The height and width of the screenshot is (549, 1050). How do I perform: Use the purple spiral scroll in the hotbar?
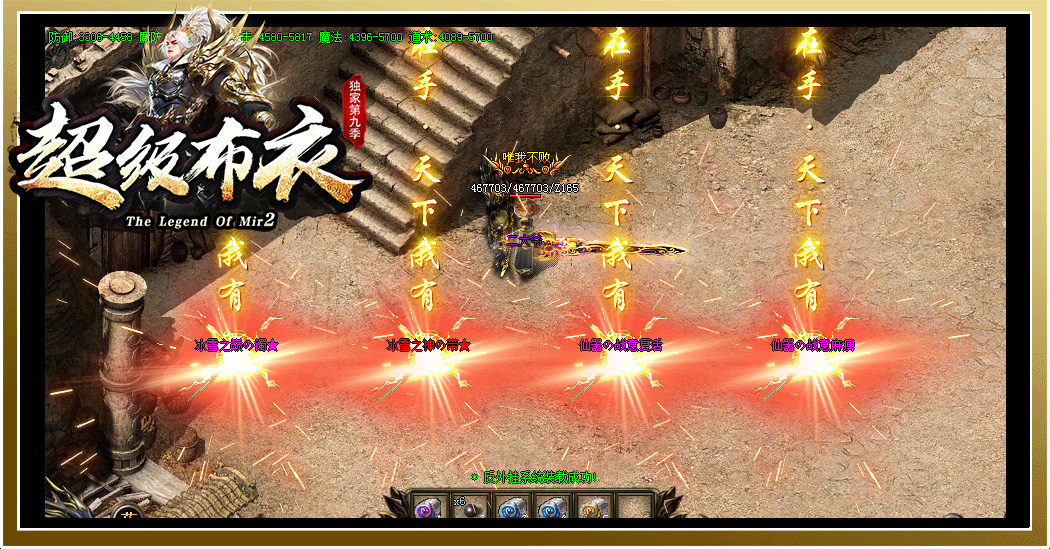pos(427,509)
